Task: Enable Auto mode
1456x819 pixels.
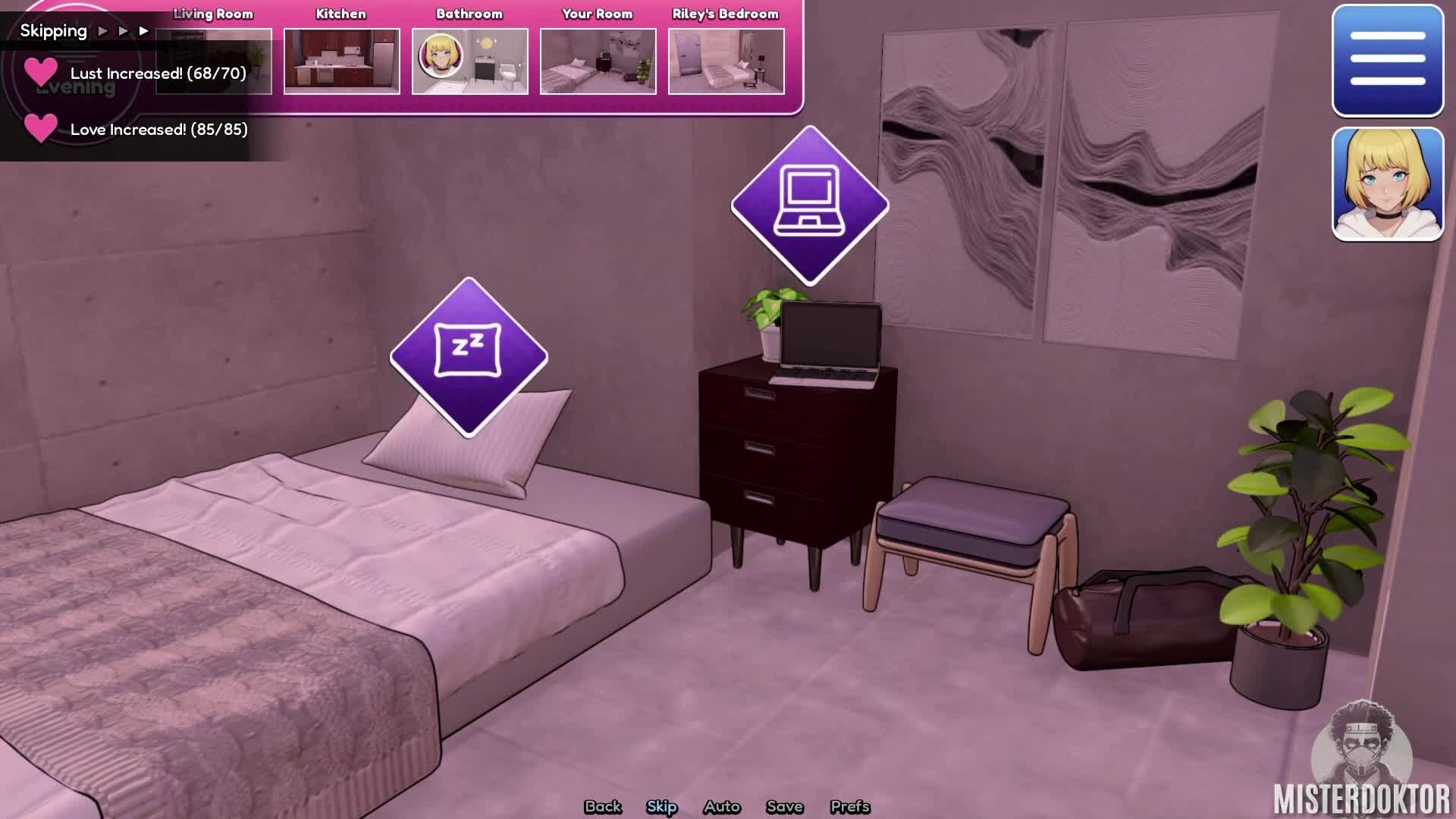Action: [x=721, y=806]
